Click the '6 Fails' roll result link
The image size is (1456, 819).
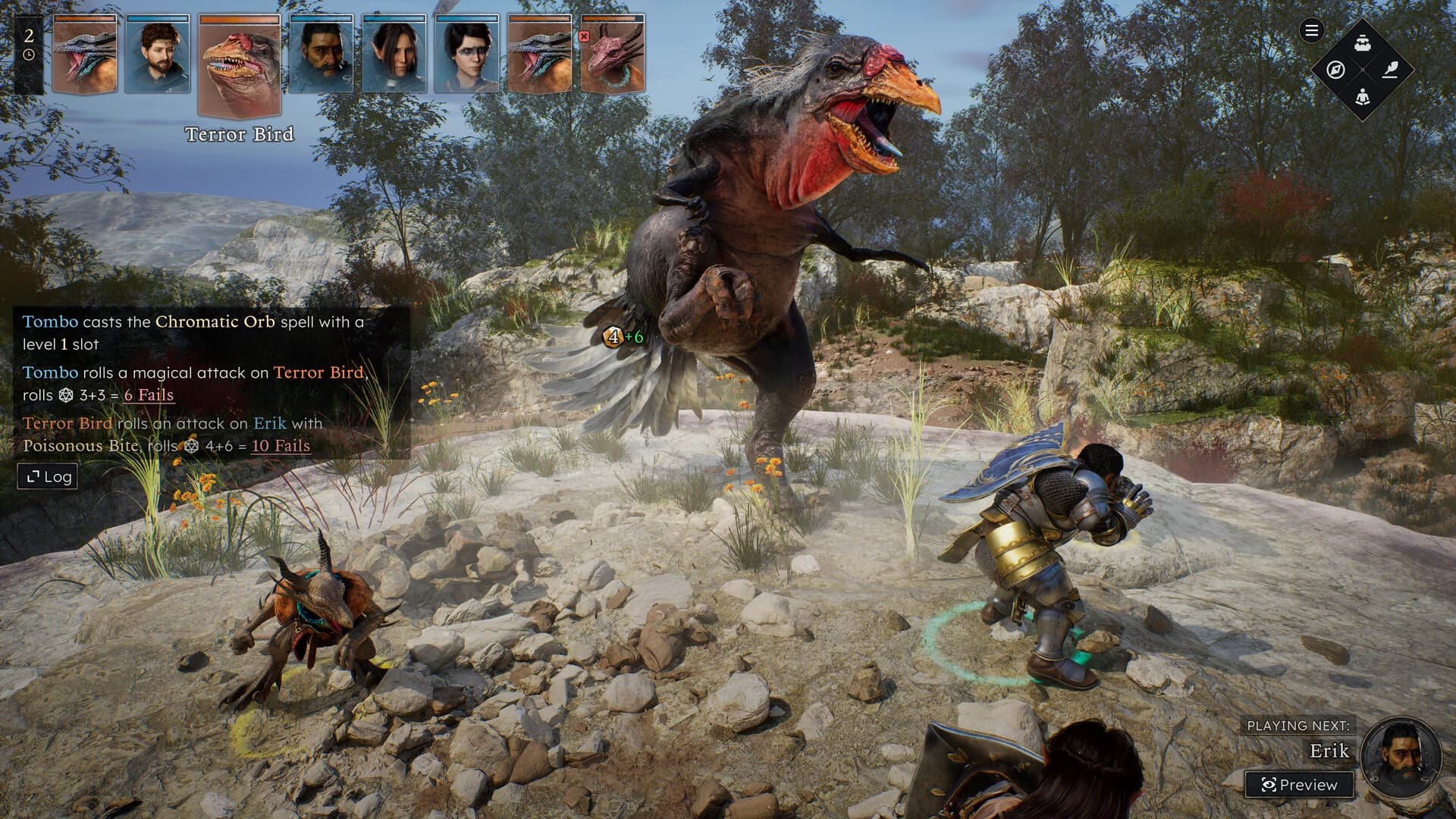click(149, 394)
